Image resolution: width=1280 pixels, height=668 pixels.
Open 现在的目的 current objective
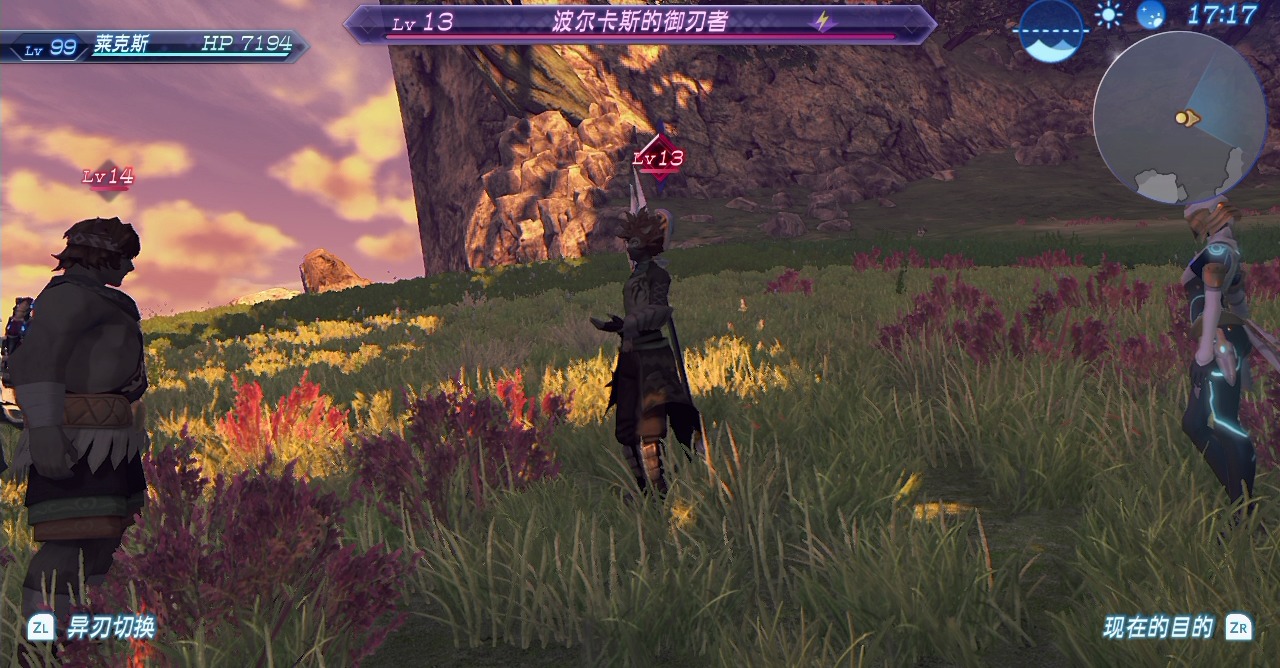[1157, 627]
